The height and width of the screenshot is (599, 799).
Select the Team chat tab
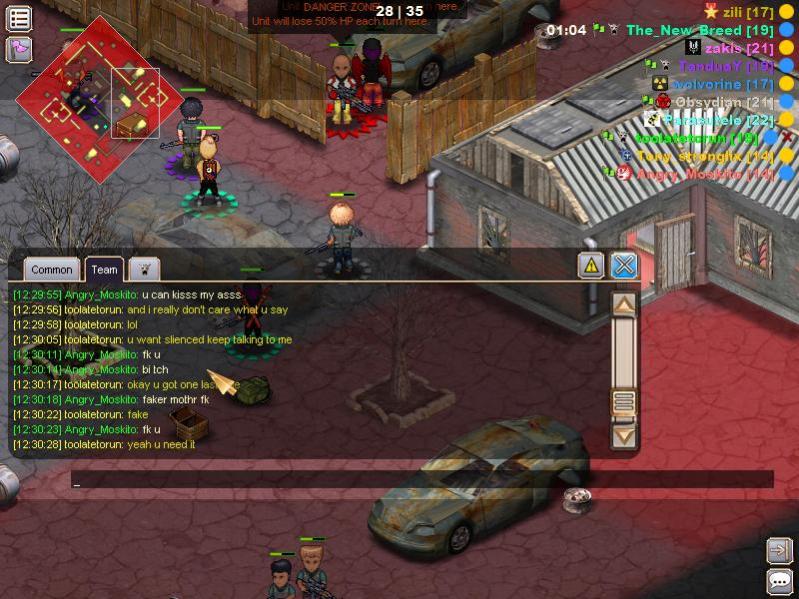point(104,269)
